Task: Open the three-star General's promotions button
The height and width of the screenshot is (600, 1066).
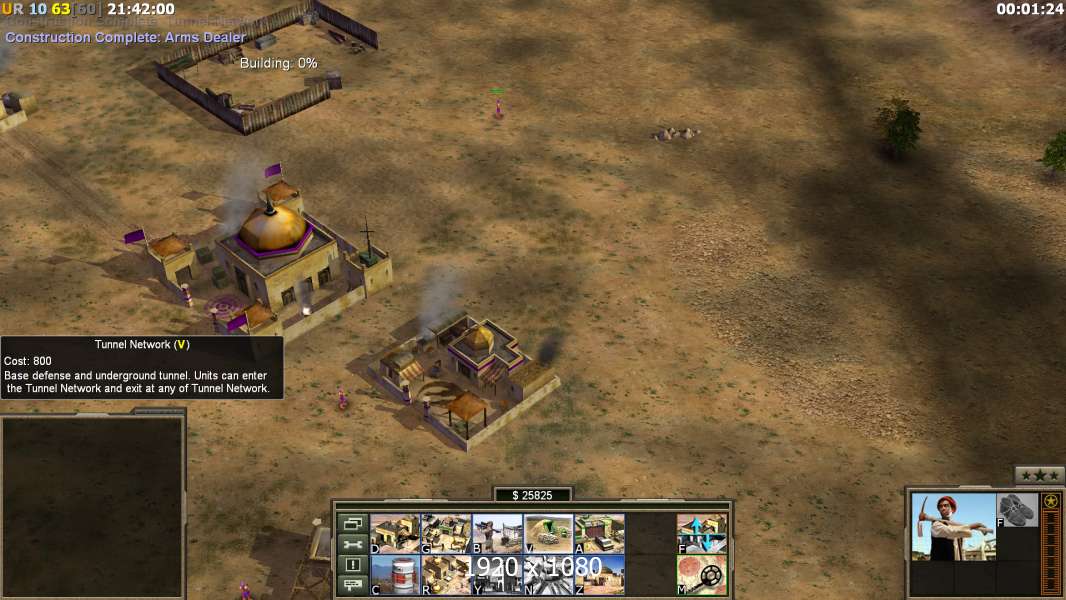Action: point(1039,475)
